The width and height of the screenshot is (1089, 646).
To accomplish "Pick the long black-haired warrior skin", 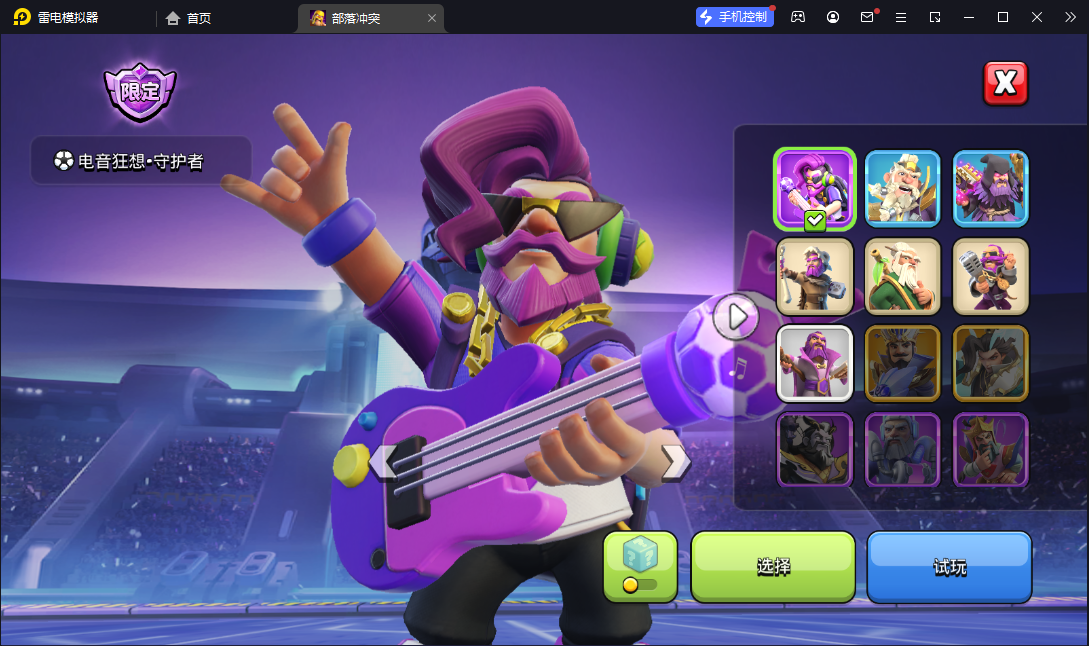I will click(990, 363).
